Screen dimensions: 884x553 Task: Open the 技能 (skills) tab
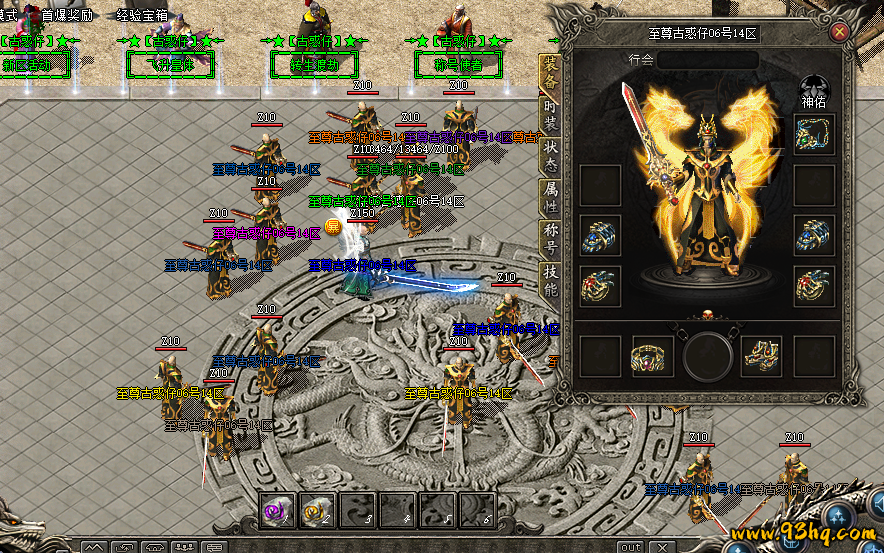click(549, 280)
